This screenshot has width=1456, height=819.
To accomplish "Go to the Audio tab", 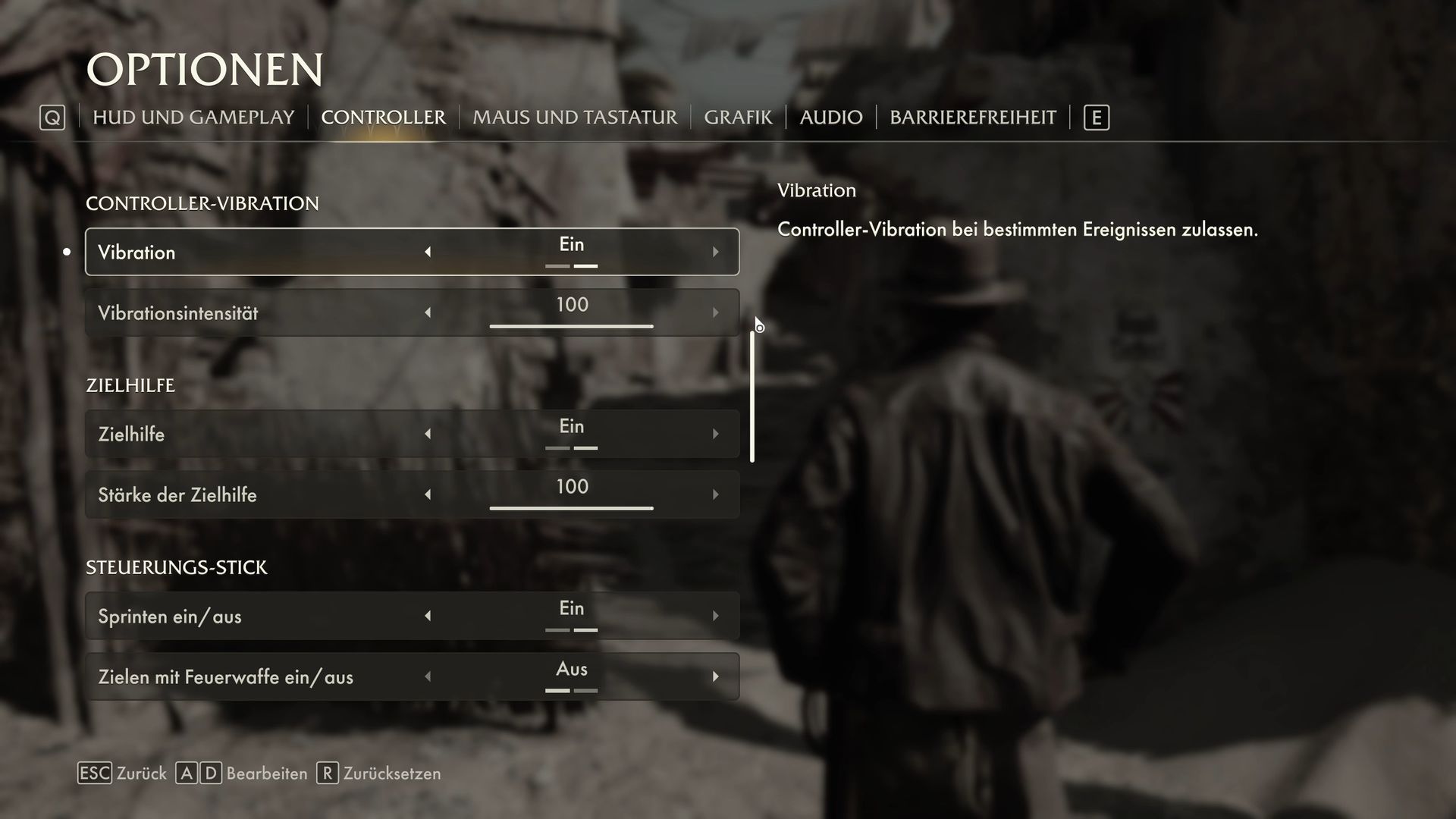I will pyautogui.click(x=831, y=118).
